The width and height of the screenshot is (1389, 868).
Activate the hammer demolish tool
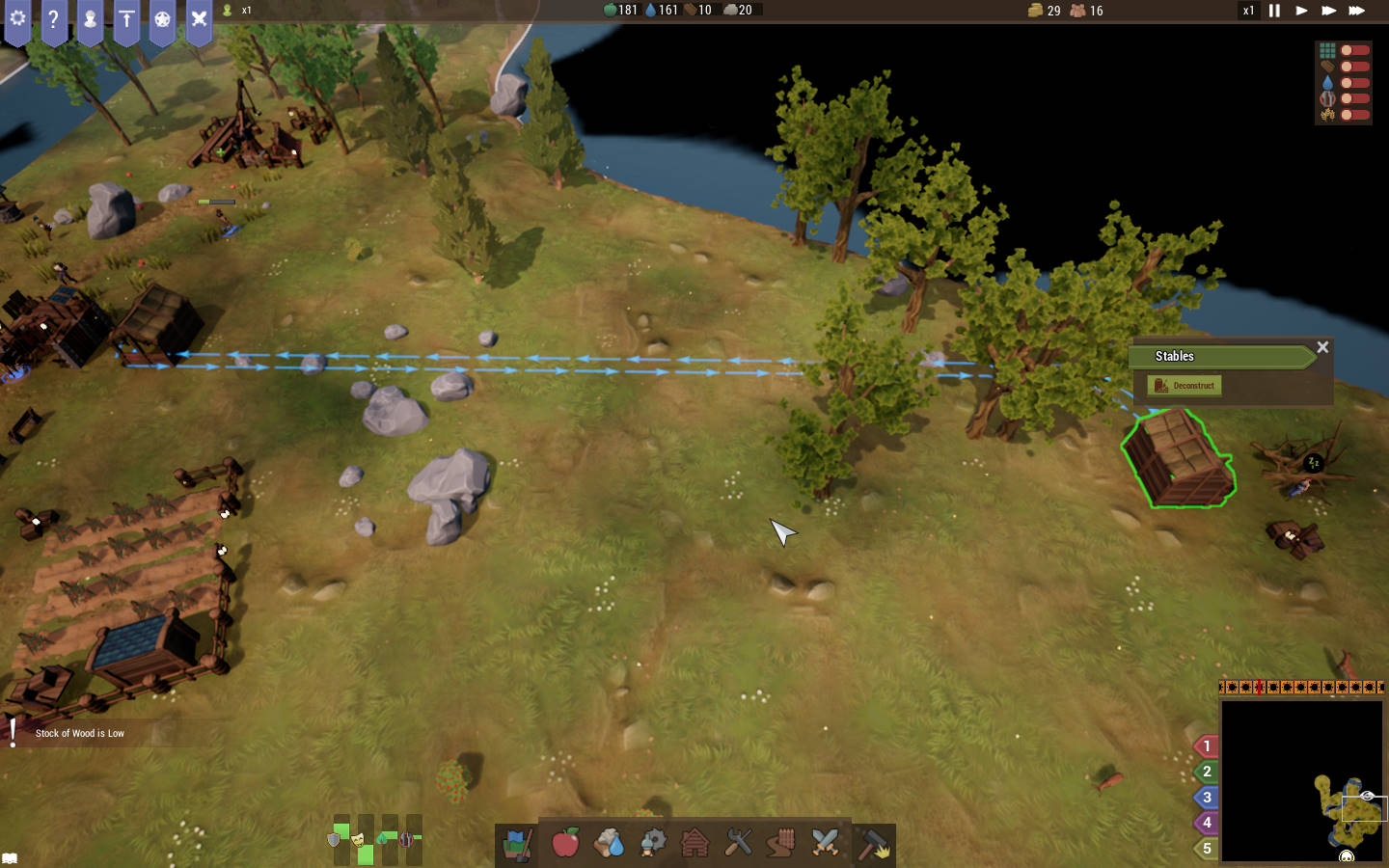click(x=874, y=845)
